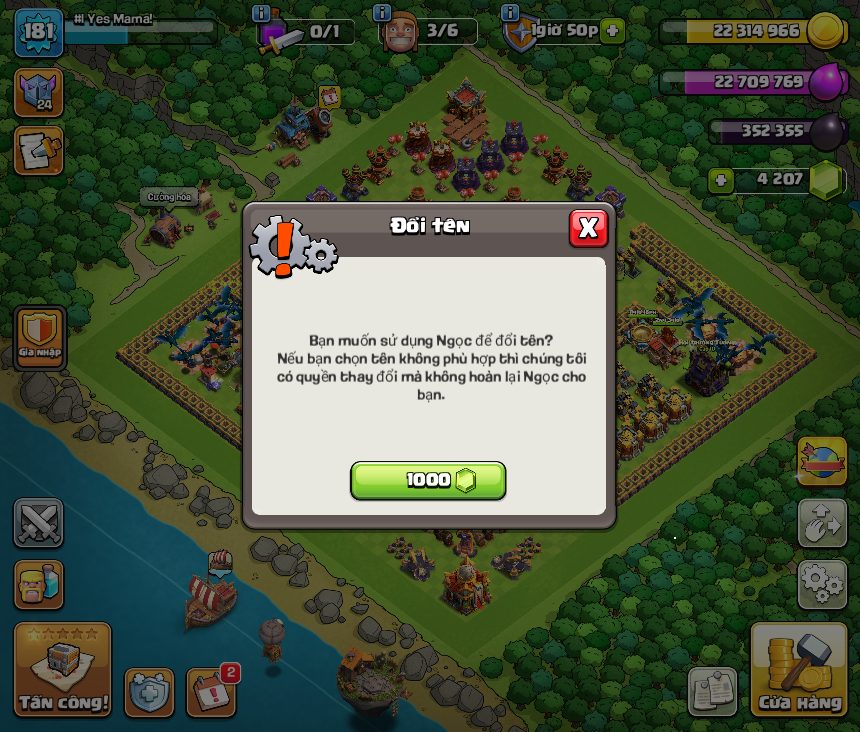Open the messages scroll icon

click(39, 150)
